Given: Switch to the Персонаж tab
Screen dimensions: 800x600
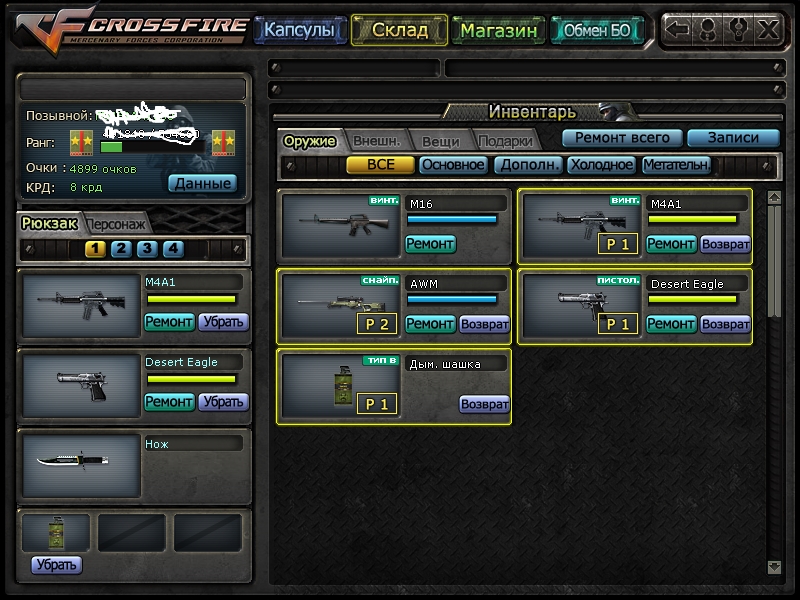Looking at the screenshot, I should coord(117,224).
